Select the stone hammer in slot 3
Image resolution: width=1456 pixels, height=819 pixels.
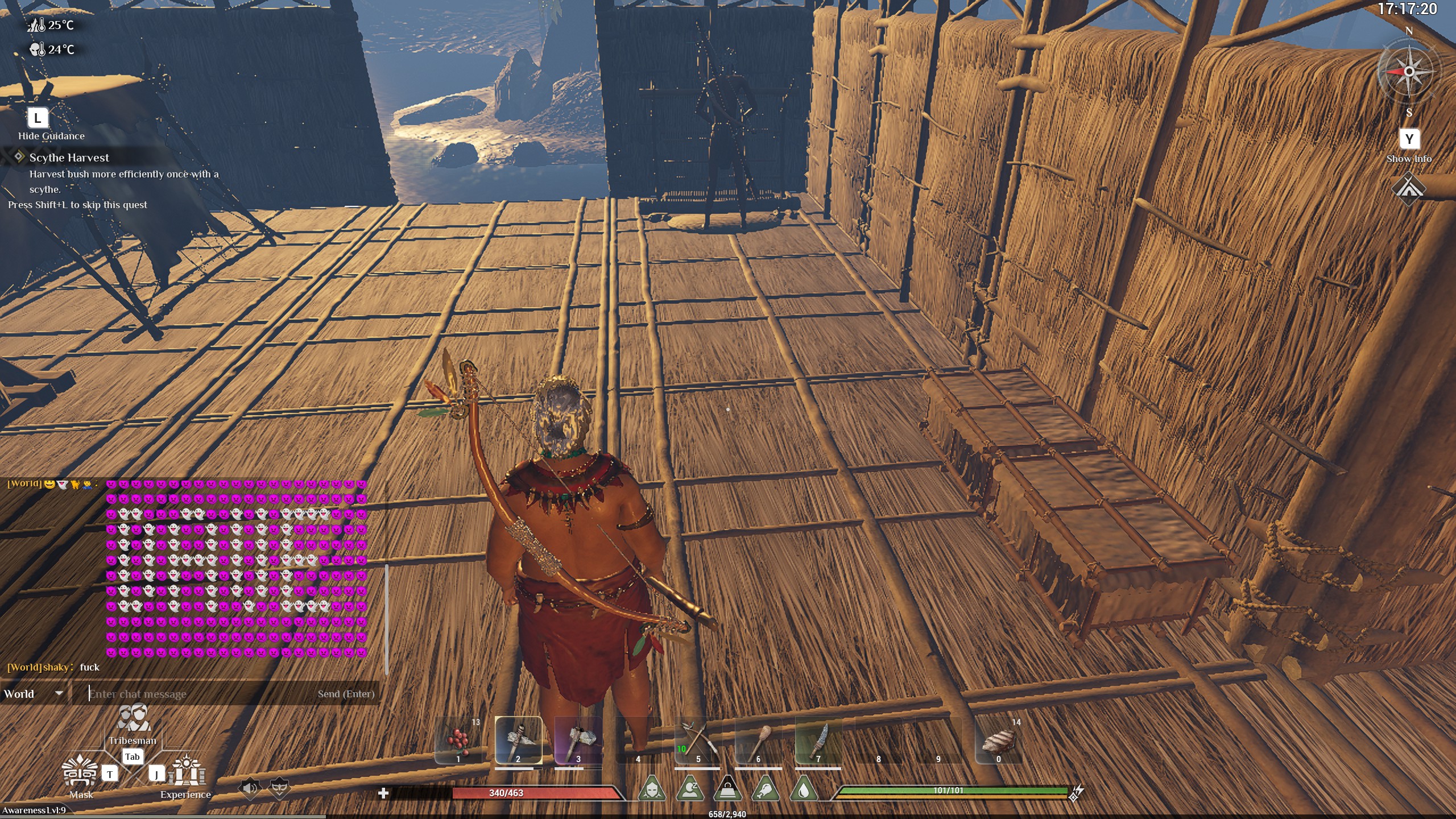578,741
